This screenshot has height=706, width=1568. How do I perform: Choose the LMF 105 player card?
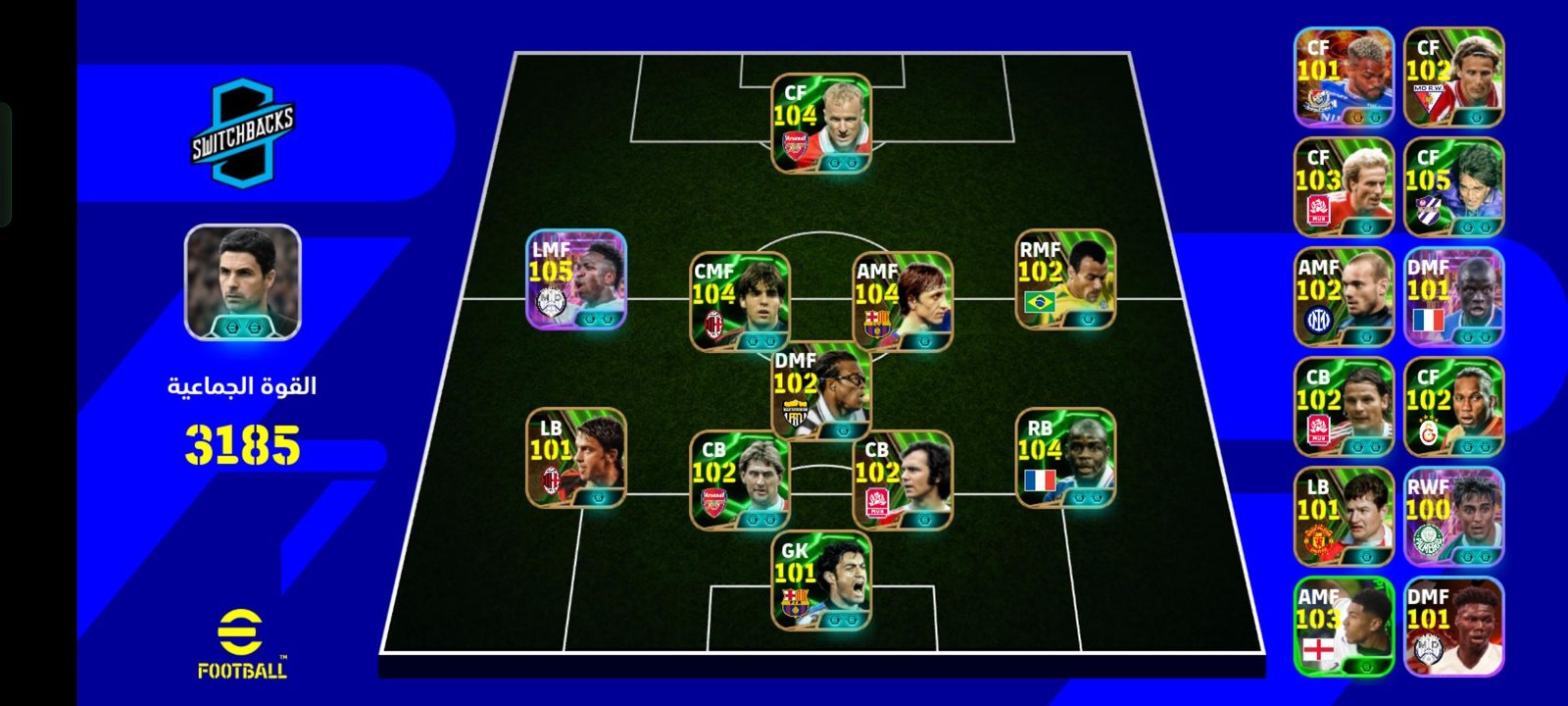click(x=576, y=278)
